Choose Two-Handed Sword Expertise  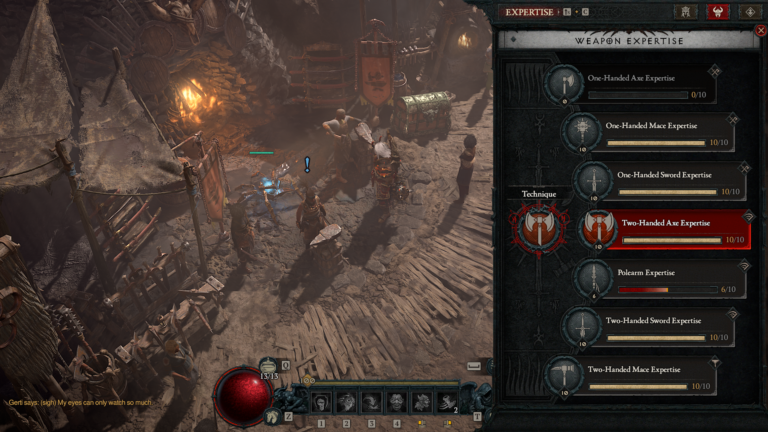tap(661, 328)
